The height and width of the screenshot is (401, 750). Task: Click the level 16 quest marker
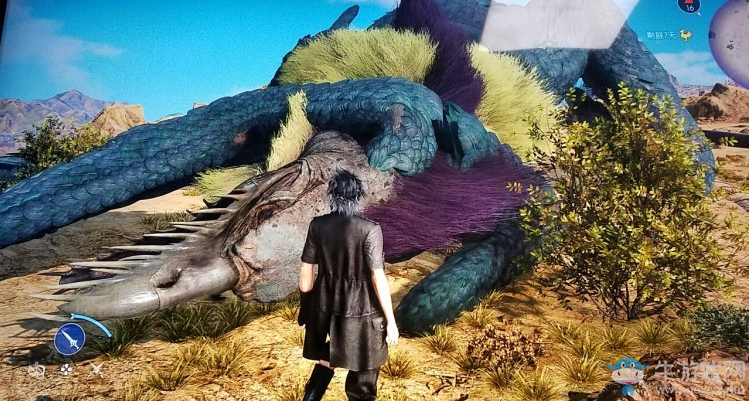[689, 5]
